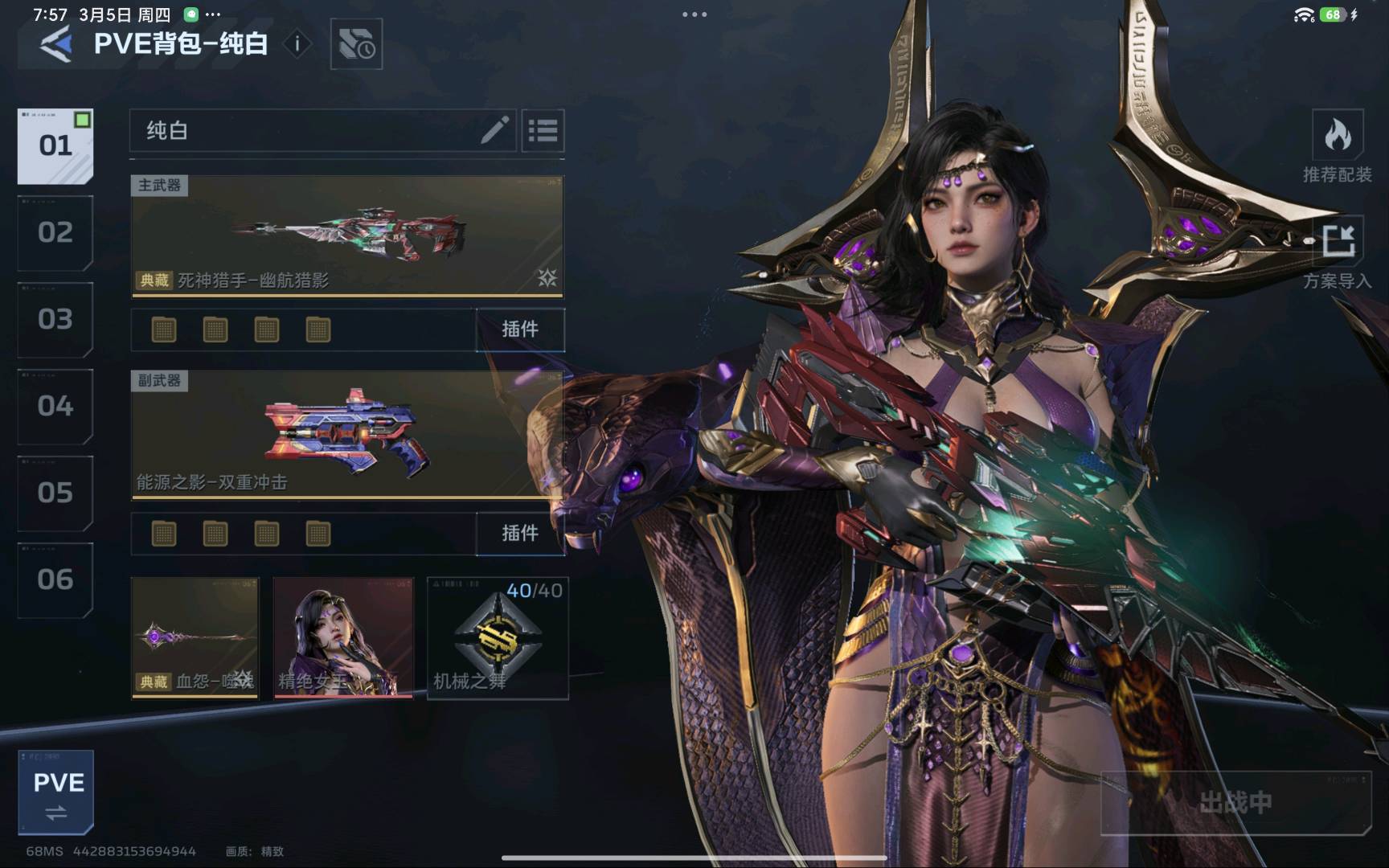Open 插件 for the primary weapon
This screenshot has width=1389, height=868.
click(x=519, y=330)
